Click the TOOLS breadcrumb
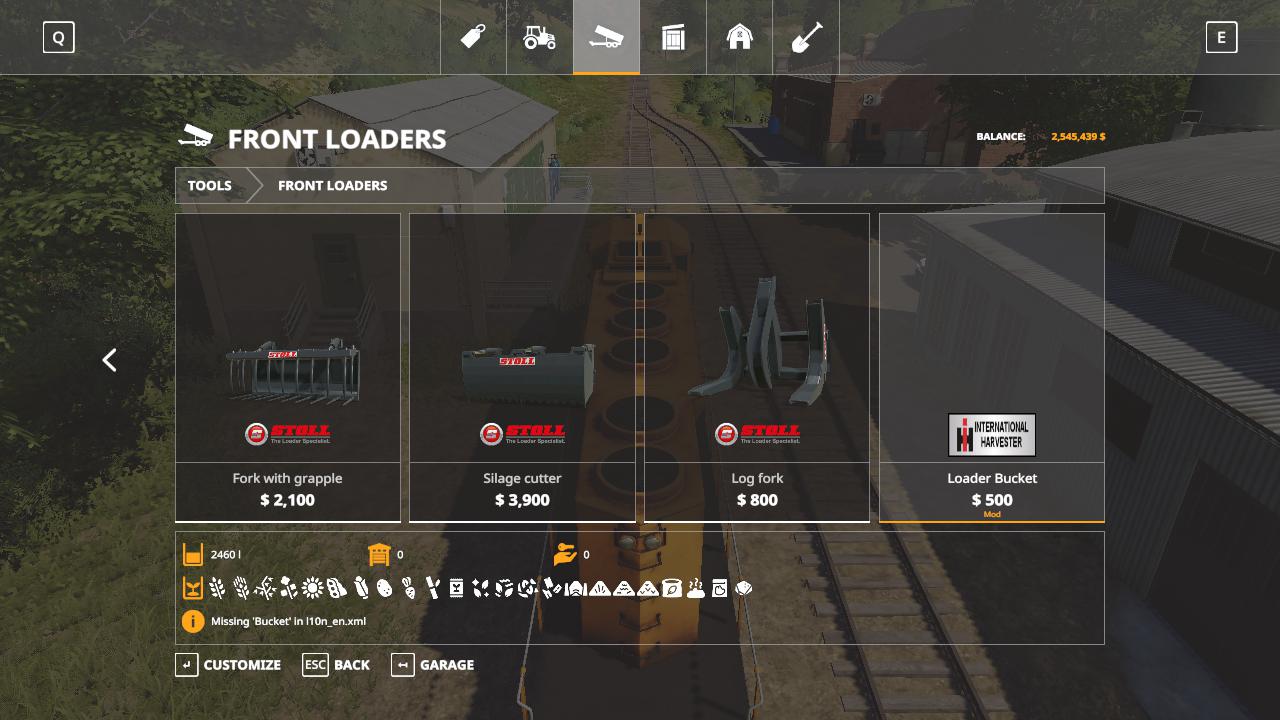The image size is (1280, 720). coord(210,186)
